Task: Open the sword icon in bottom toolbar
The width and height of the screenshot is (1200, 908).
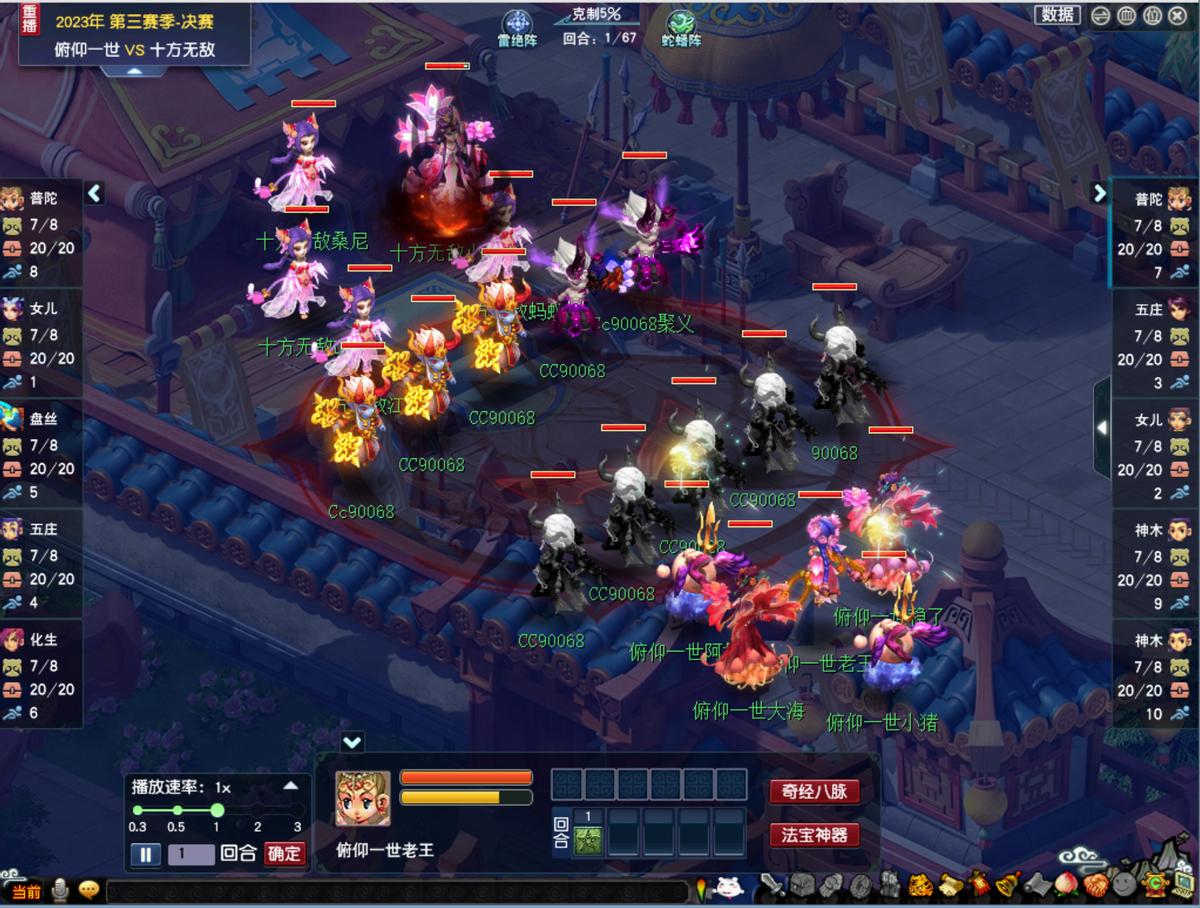Action: (x=773, y=886)
